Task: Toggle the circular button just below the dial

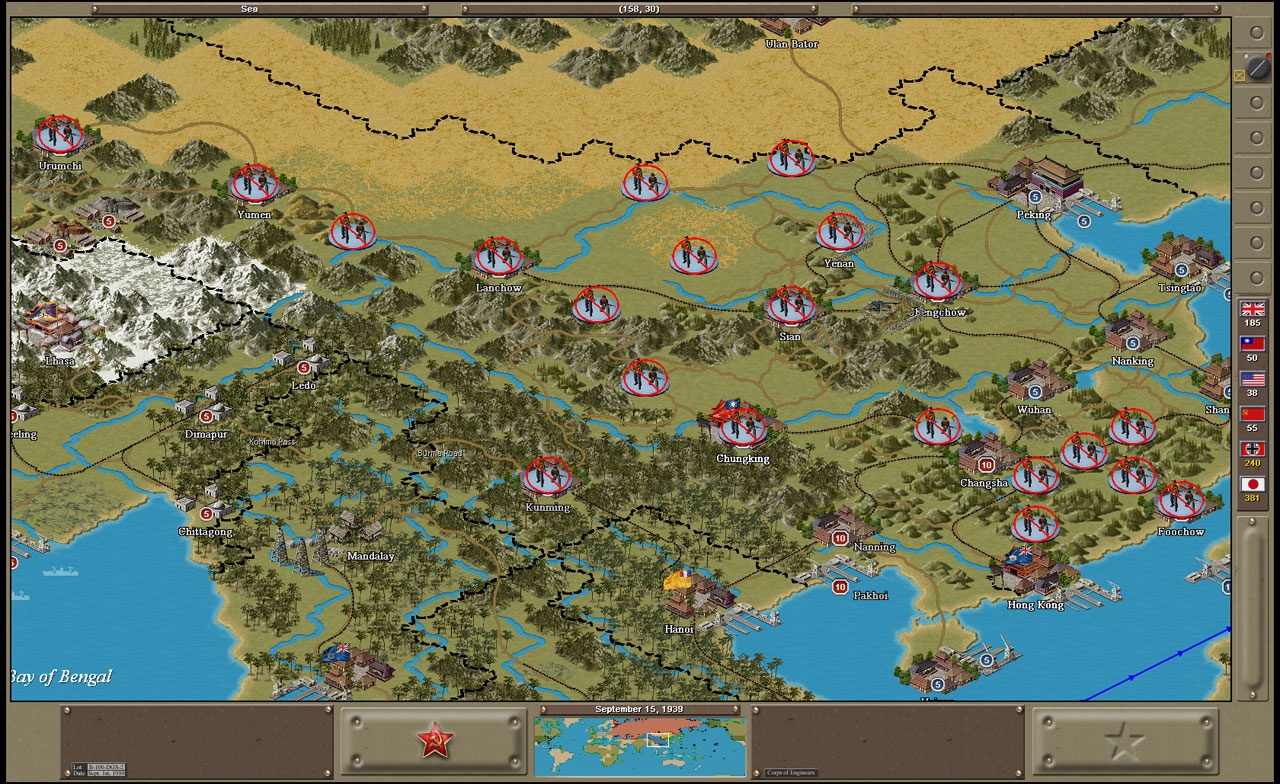Action: tap(1254, 103)
